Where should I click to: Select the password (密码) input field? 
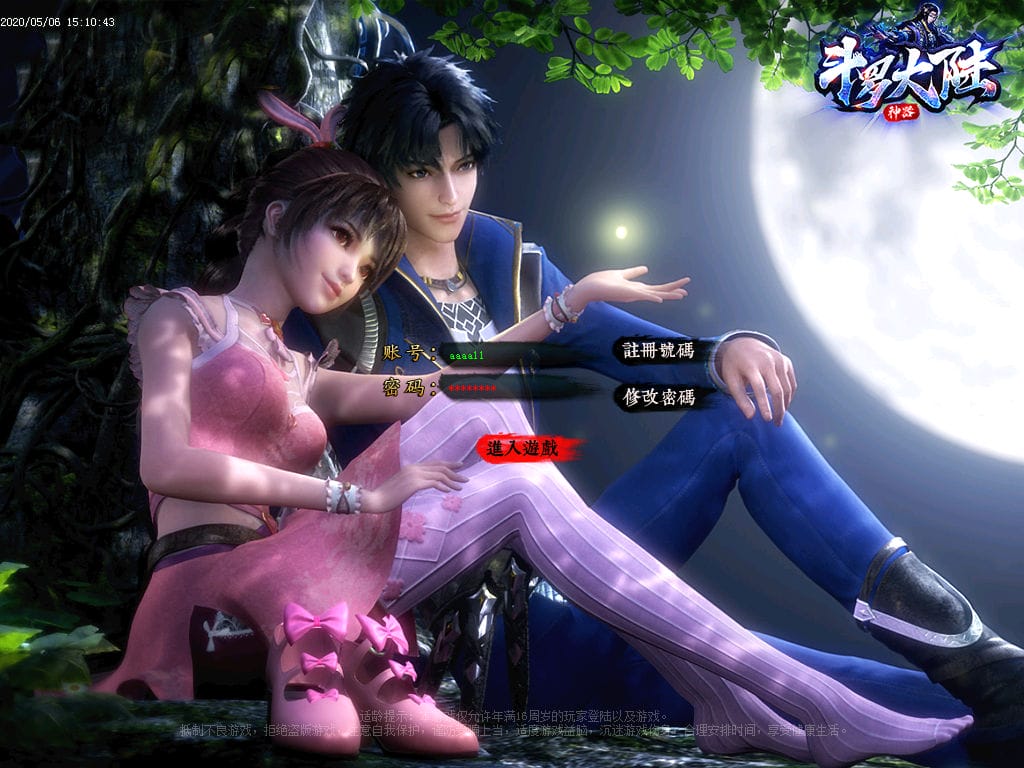[x=500, y=388]
